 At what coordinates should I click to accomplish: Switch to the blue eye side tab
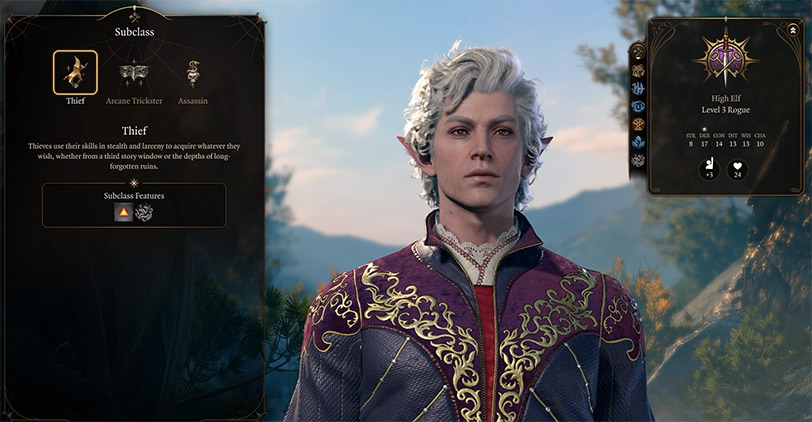[636, 106]
